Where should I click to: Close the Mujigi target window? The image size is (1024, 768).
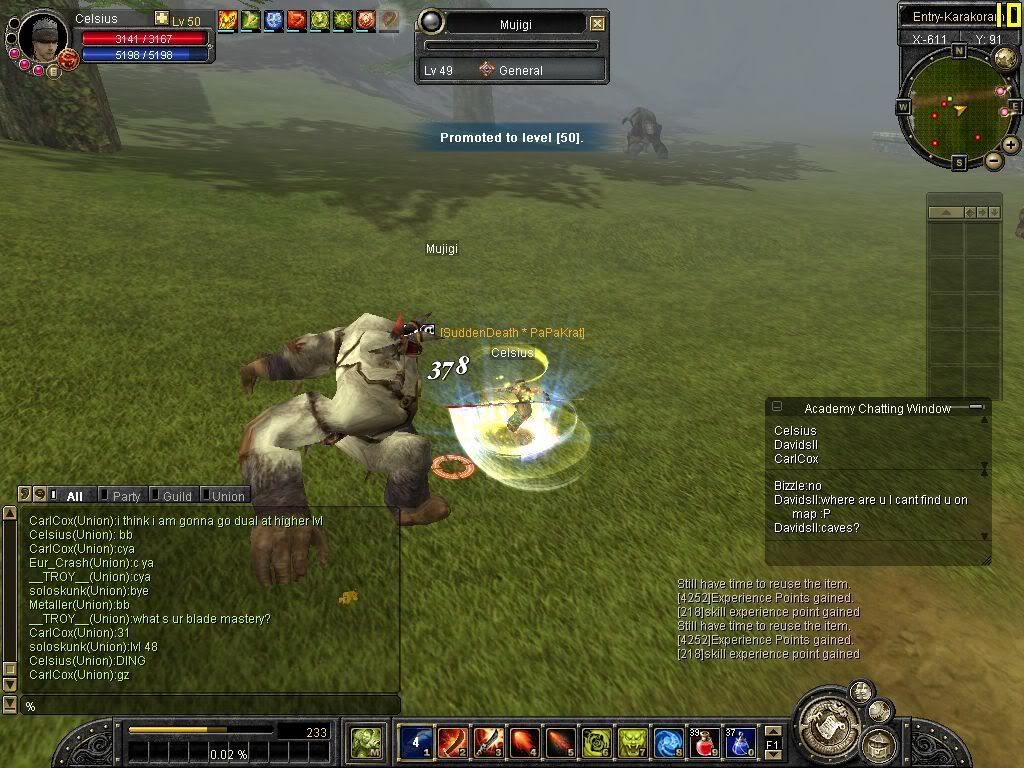597,23
